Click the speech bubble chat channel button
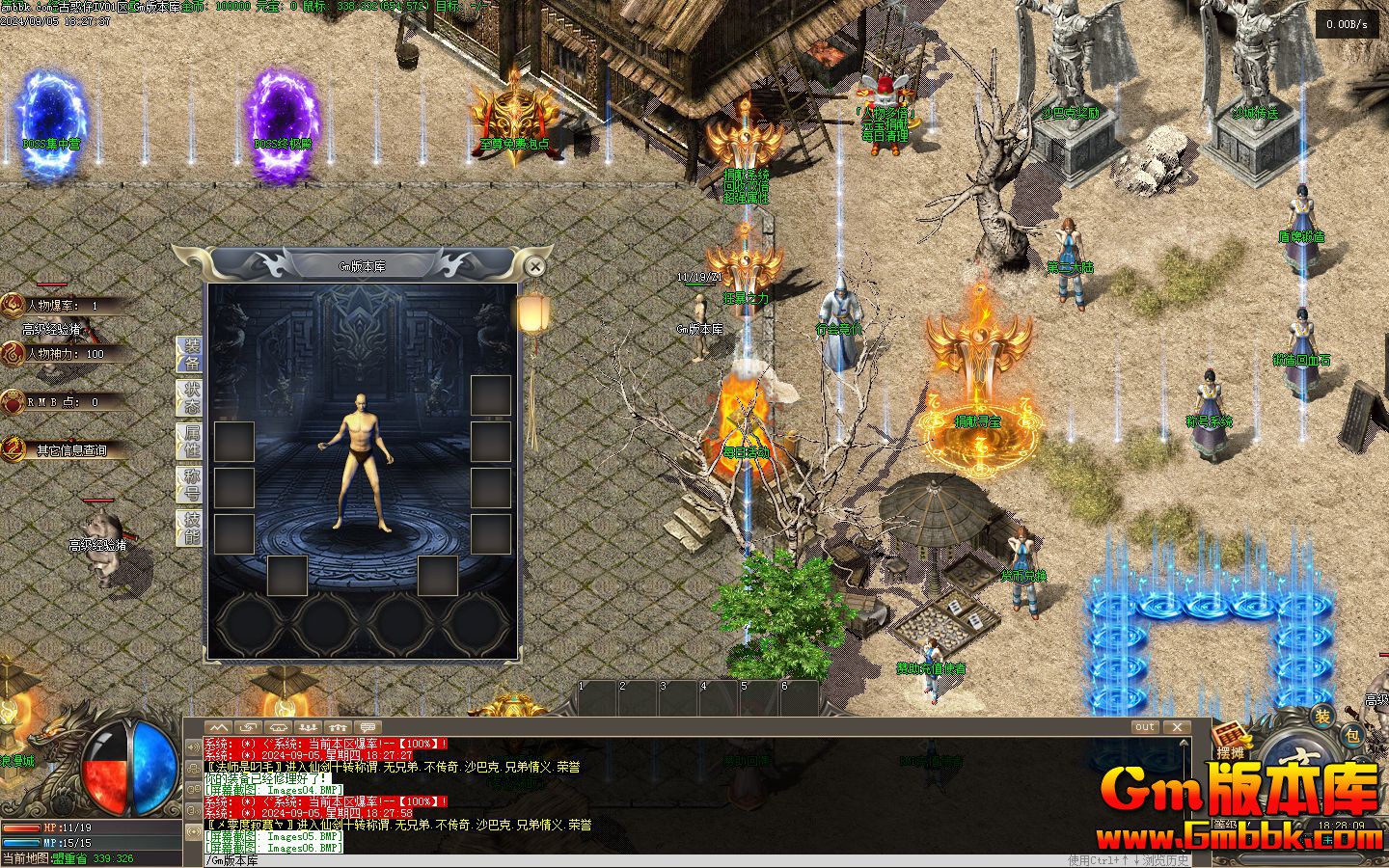 (x=367, y=727)
